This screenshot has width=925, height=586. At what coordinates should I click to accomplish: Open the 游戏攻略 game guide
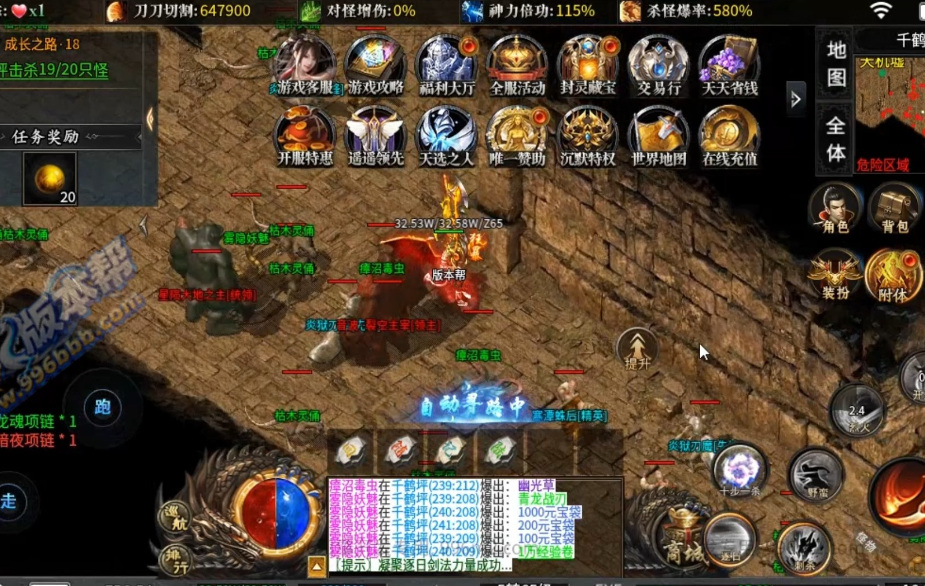pos(375,65)
